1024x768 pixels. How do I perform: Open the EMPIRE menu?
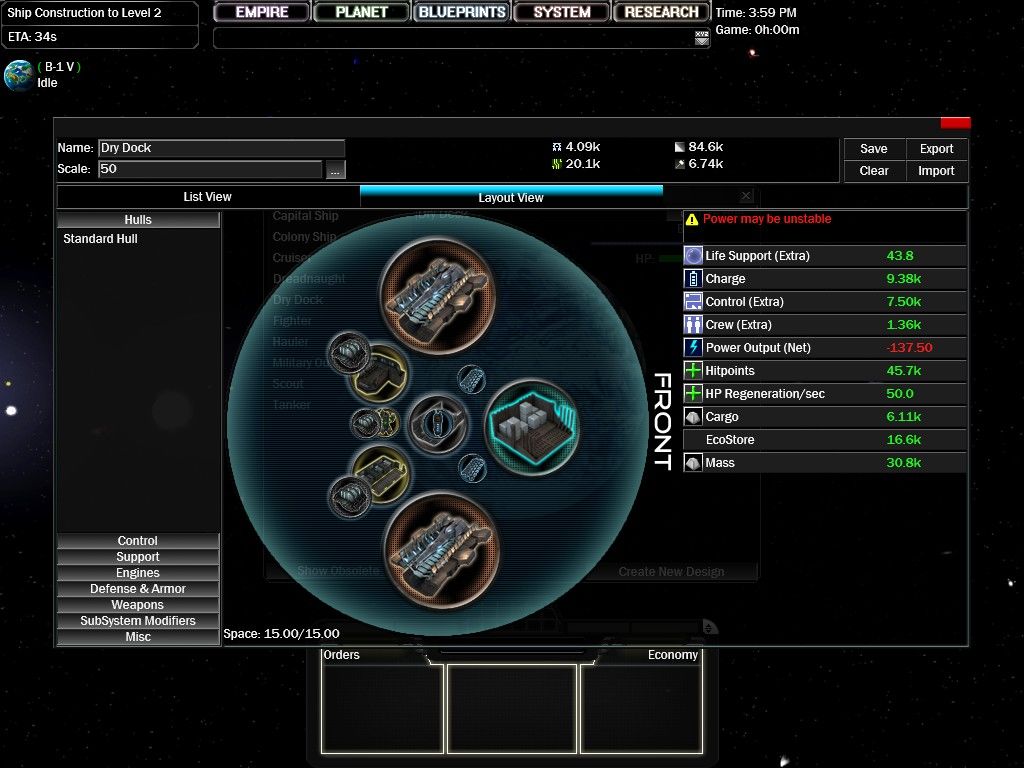point(262,12)
